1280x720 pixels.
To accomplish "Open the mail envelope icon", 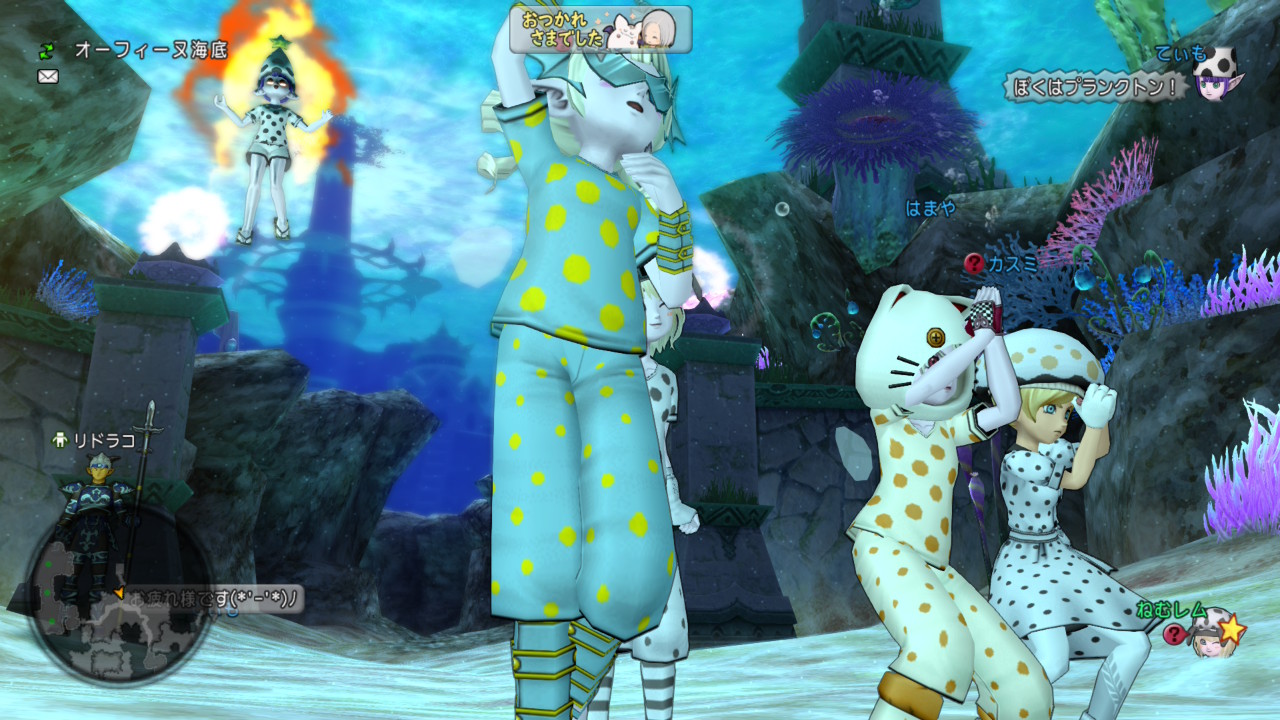I will click(x=48, y=76).
